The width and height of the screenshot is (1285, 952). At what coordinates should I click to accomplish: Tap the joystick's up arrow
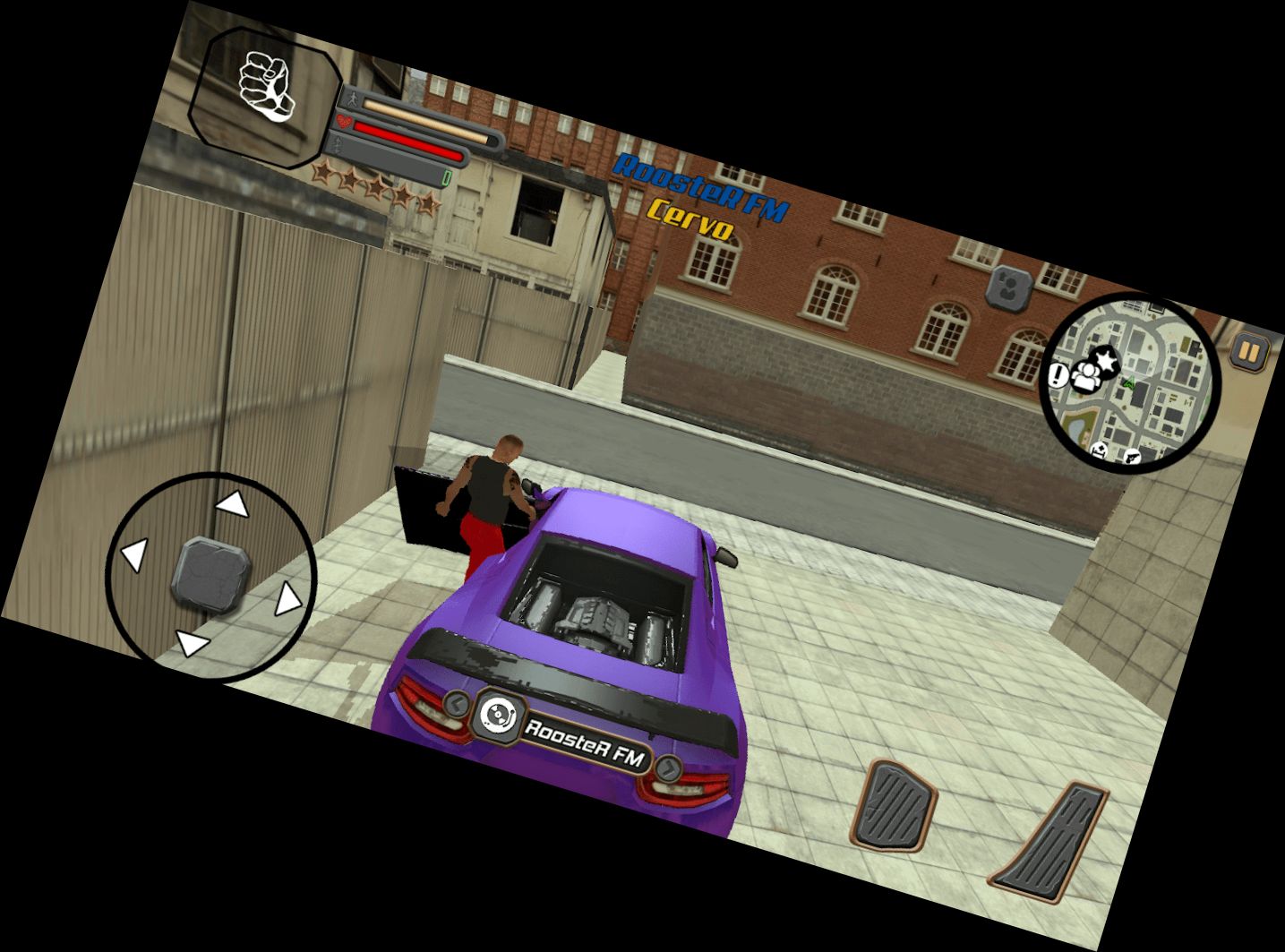click(x=234, y=503)
